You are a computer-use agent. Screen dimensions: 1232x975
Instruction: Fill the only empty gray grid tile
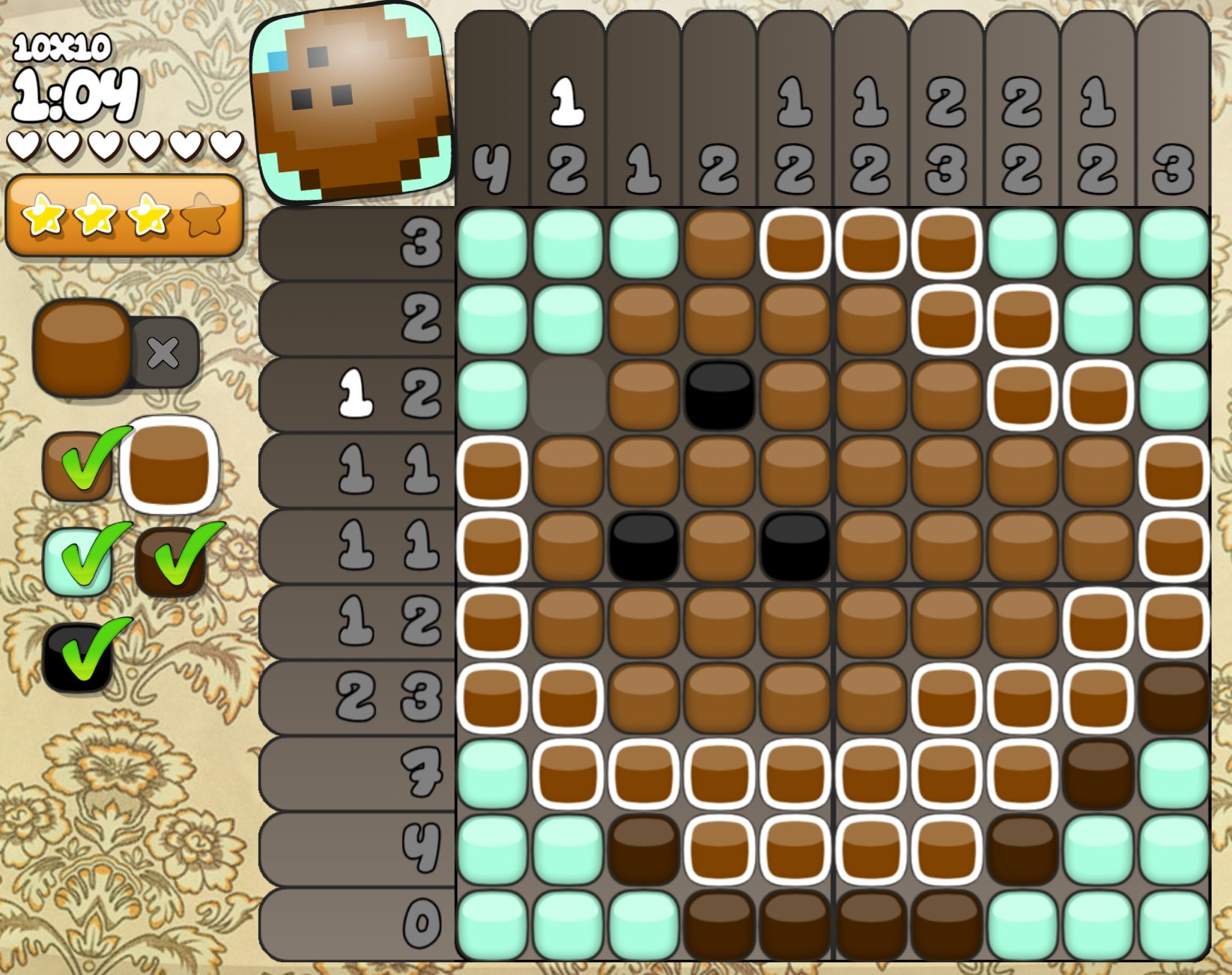[568, 395]
